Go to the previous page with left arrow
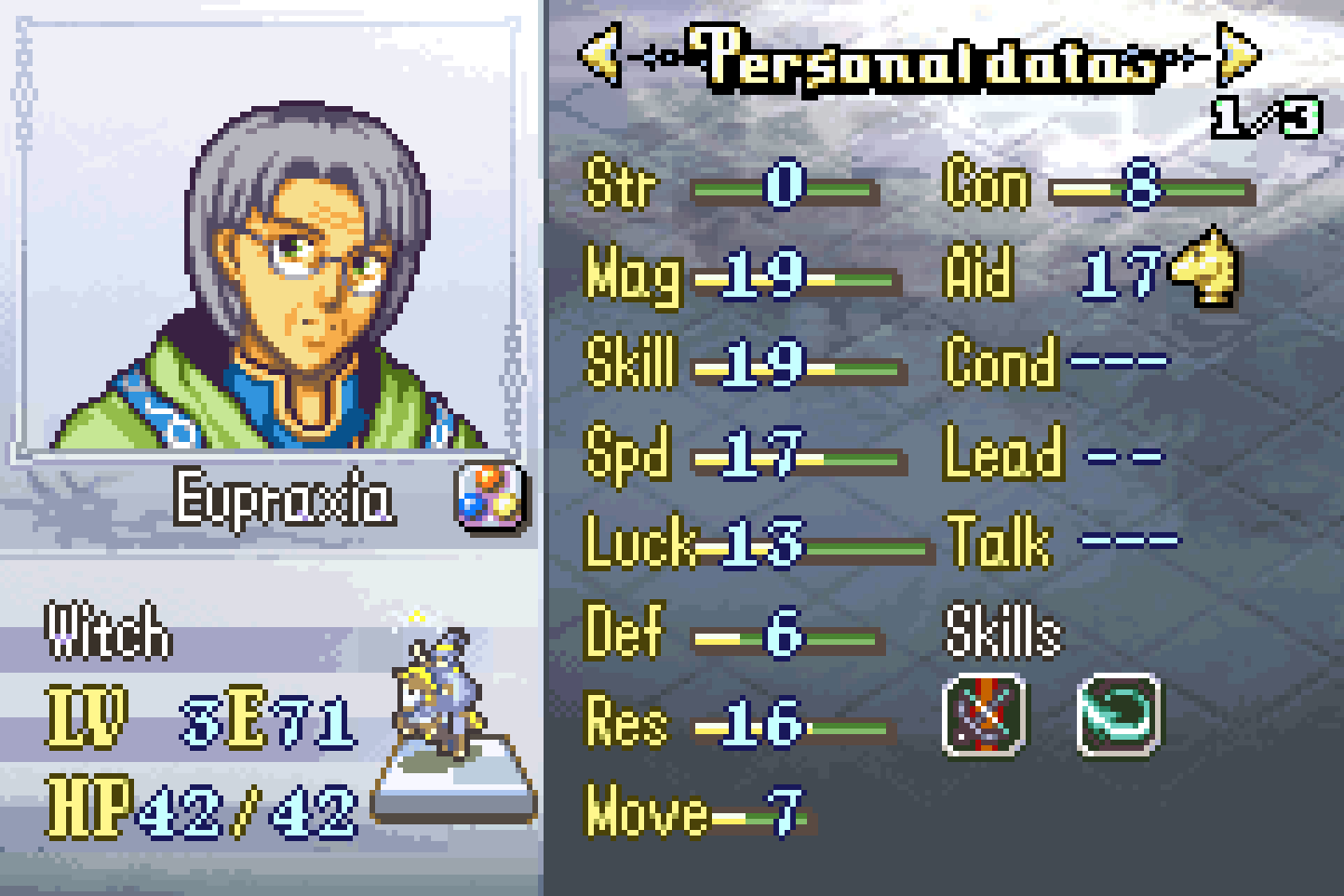 [600, 56]
